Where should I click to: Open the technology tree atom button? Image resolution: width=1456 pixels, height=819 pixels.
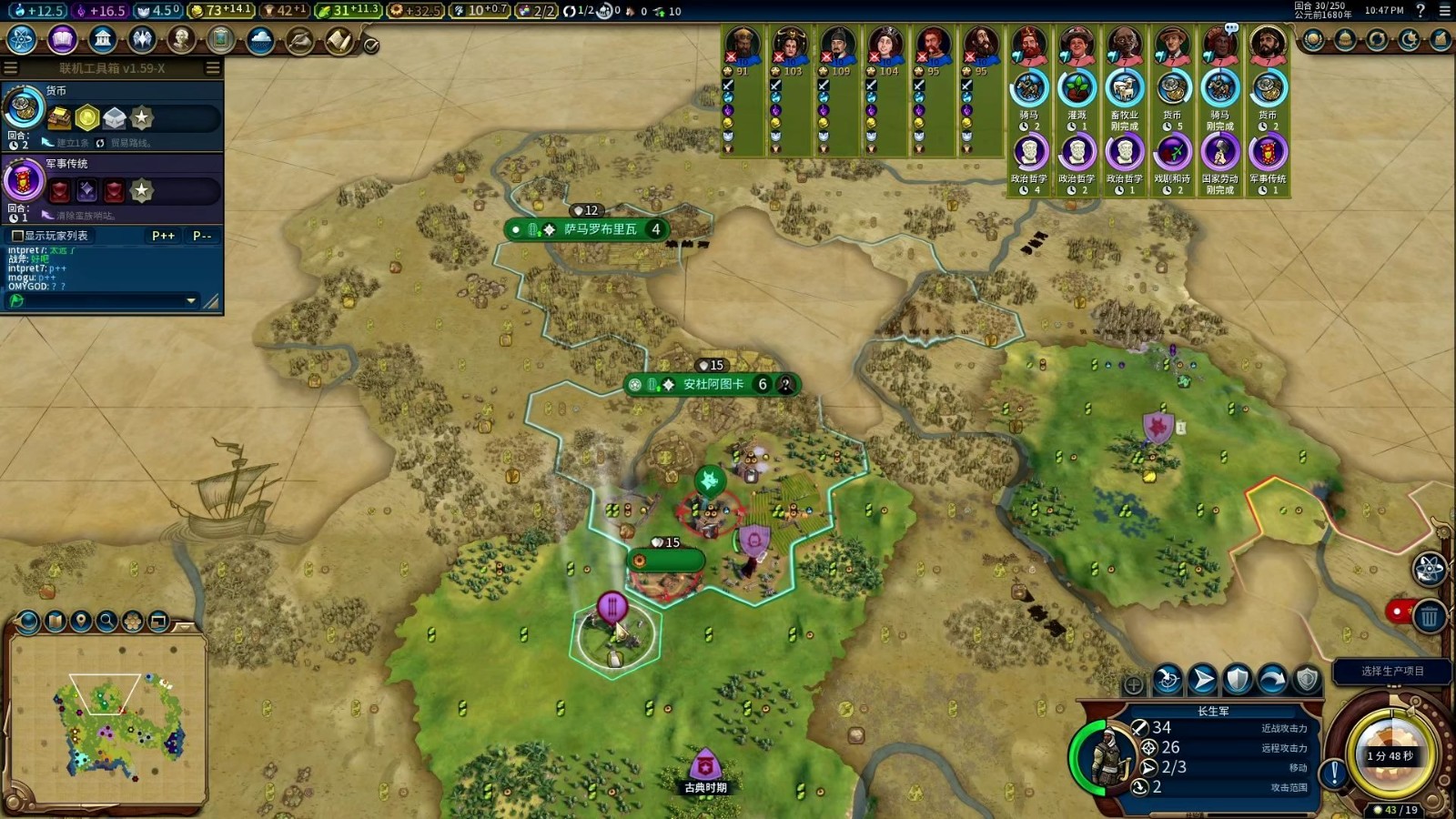click(22, 40)
